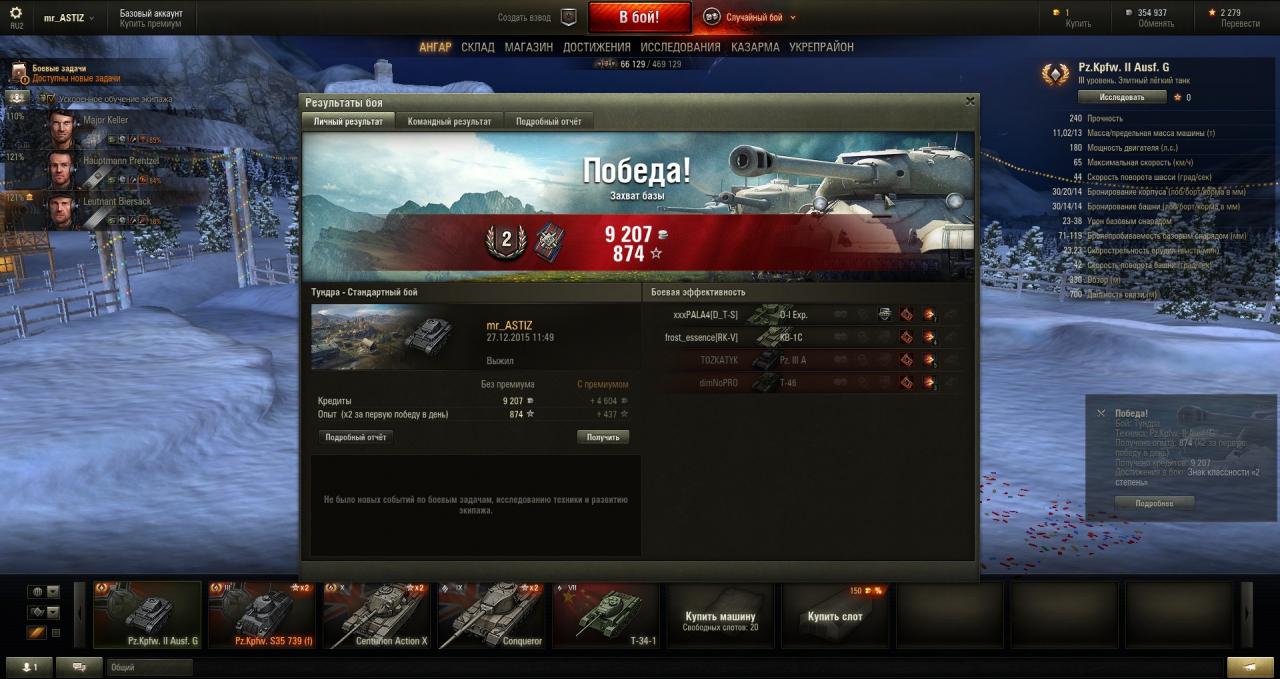Open Подробный отчёт button under credits

[356, 437]
